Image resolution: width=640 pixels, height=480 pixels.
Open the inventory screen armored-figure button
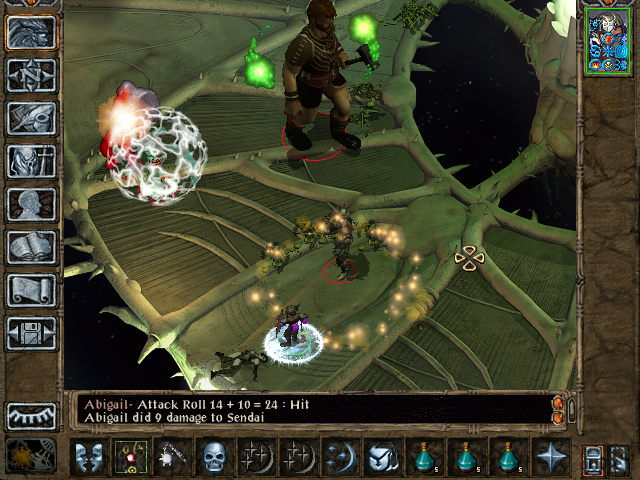coord(31,162)
